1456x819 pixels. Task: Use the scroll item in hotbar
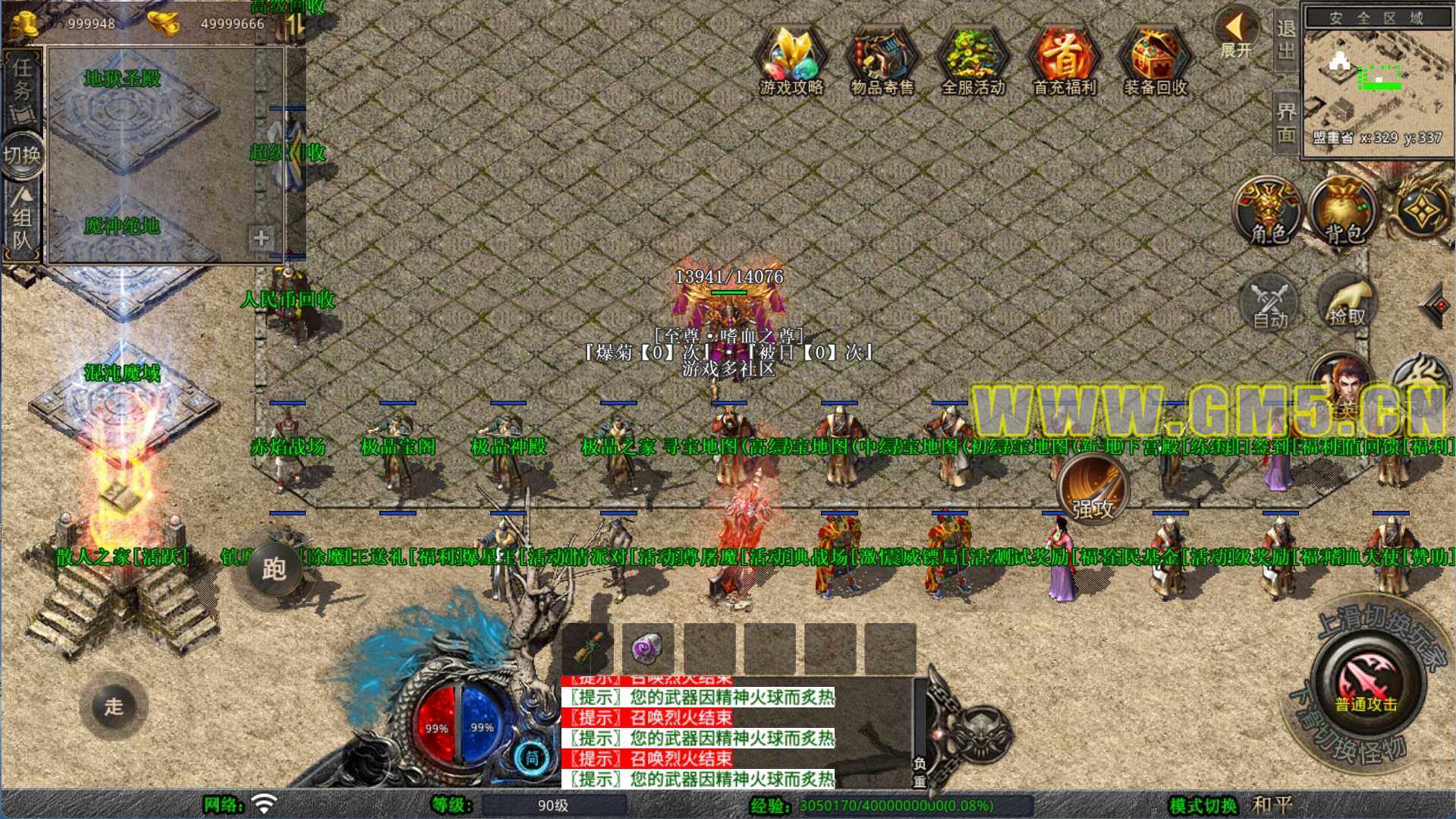588,649
